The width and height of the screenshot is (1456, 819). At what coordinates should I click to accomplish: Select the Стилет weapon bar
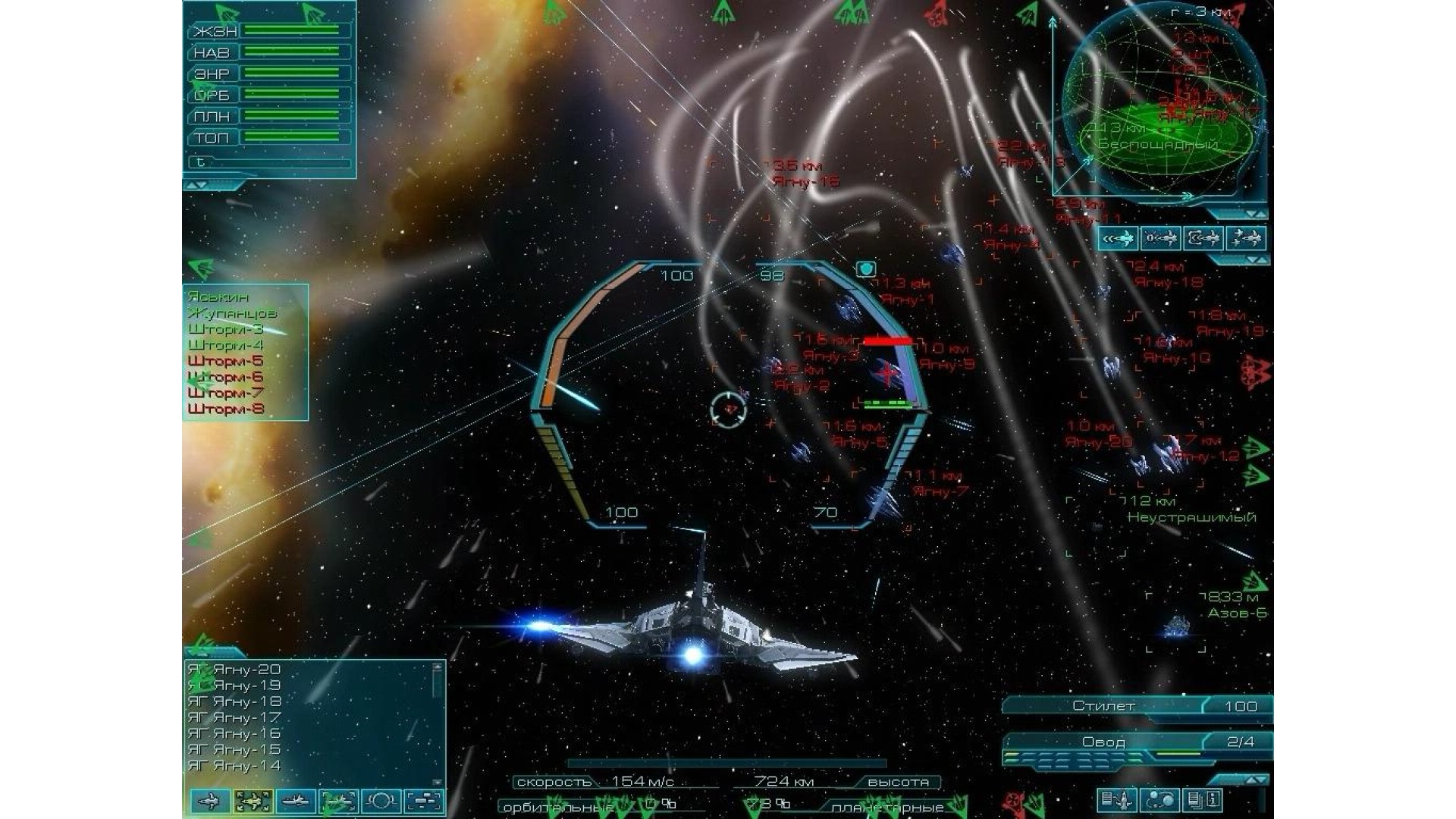click(1103, 706)
